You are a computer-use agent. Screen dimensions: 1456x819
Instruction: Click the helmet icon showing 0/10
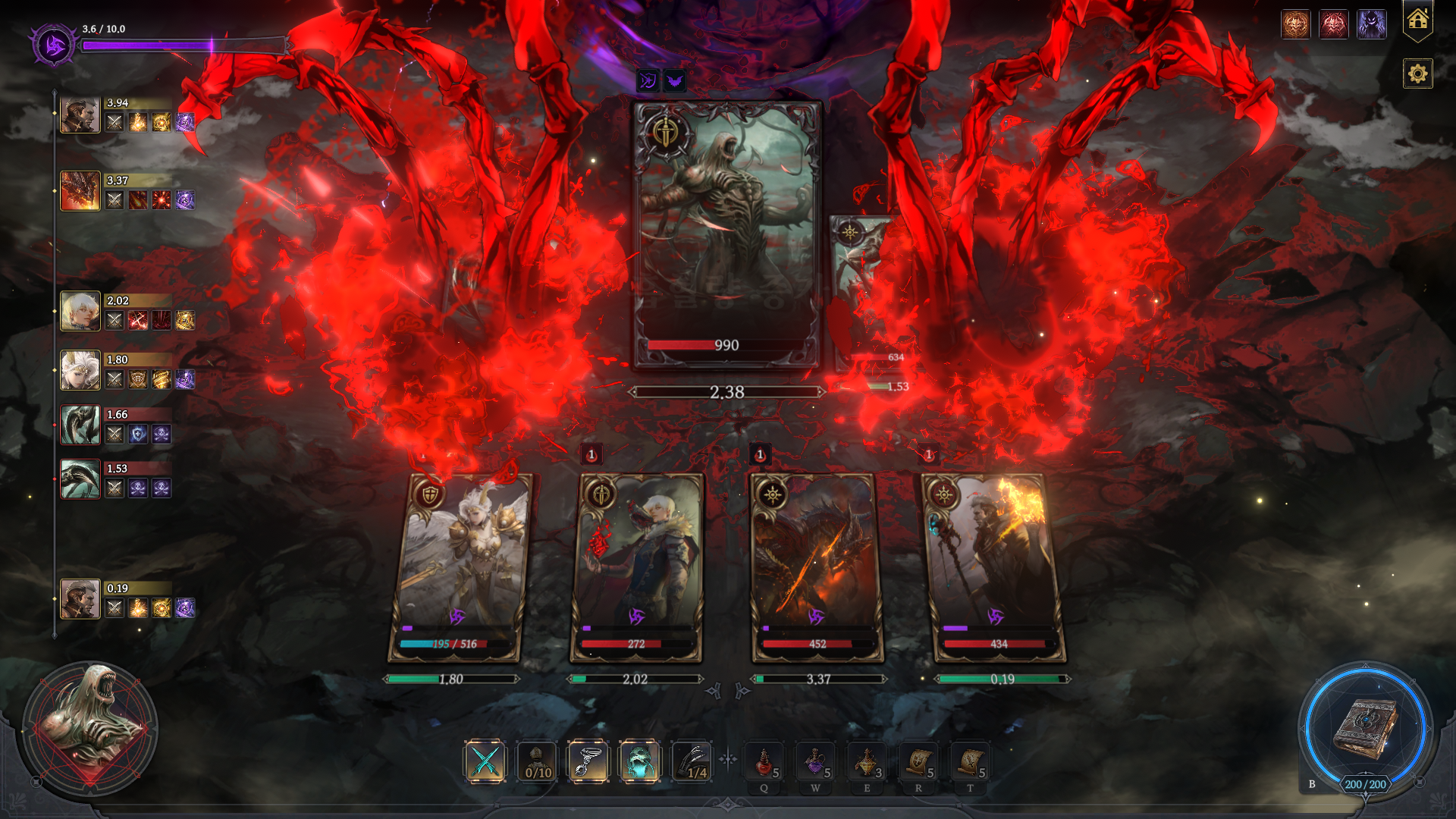[x=537, y=761]
